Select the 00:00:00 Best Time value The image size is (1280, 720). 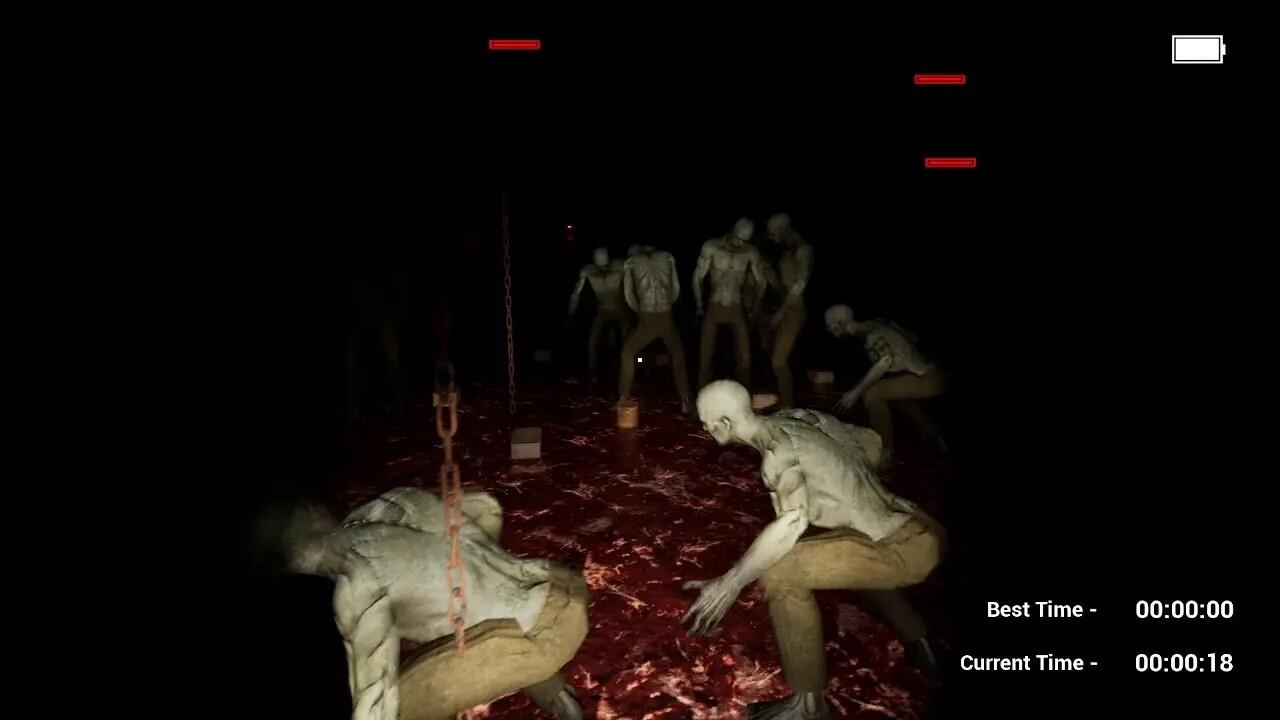(x=1183, y=609)
